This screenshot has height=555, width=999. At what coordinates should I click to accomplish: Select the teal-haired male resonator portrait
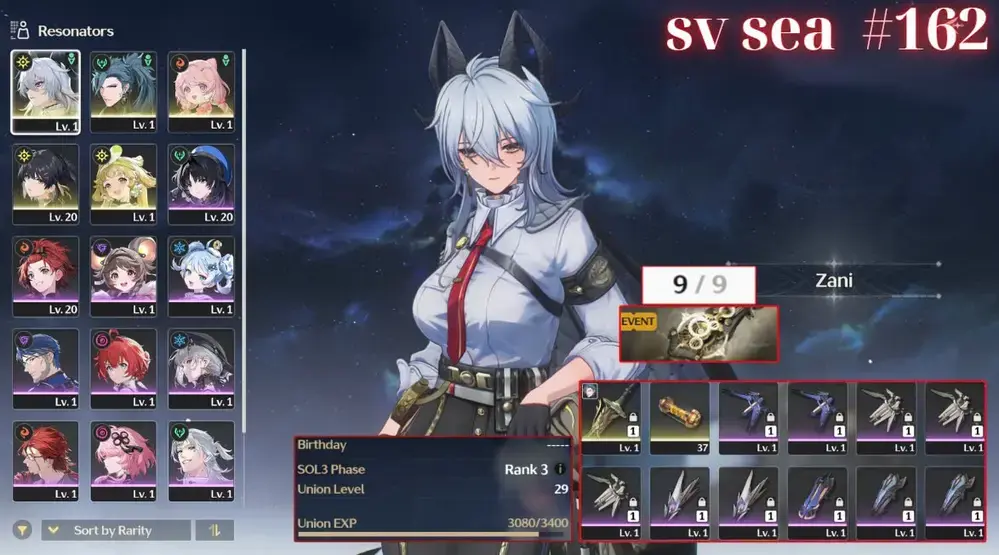(x=123, y=91)
